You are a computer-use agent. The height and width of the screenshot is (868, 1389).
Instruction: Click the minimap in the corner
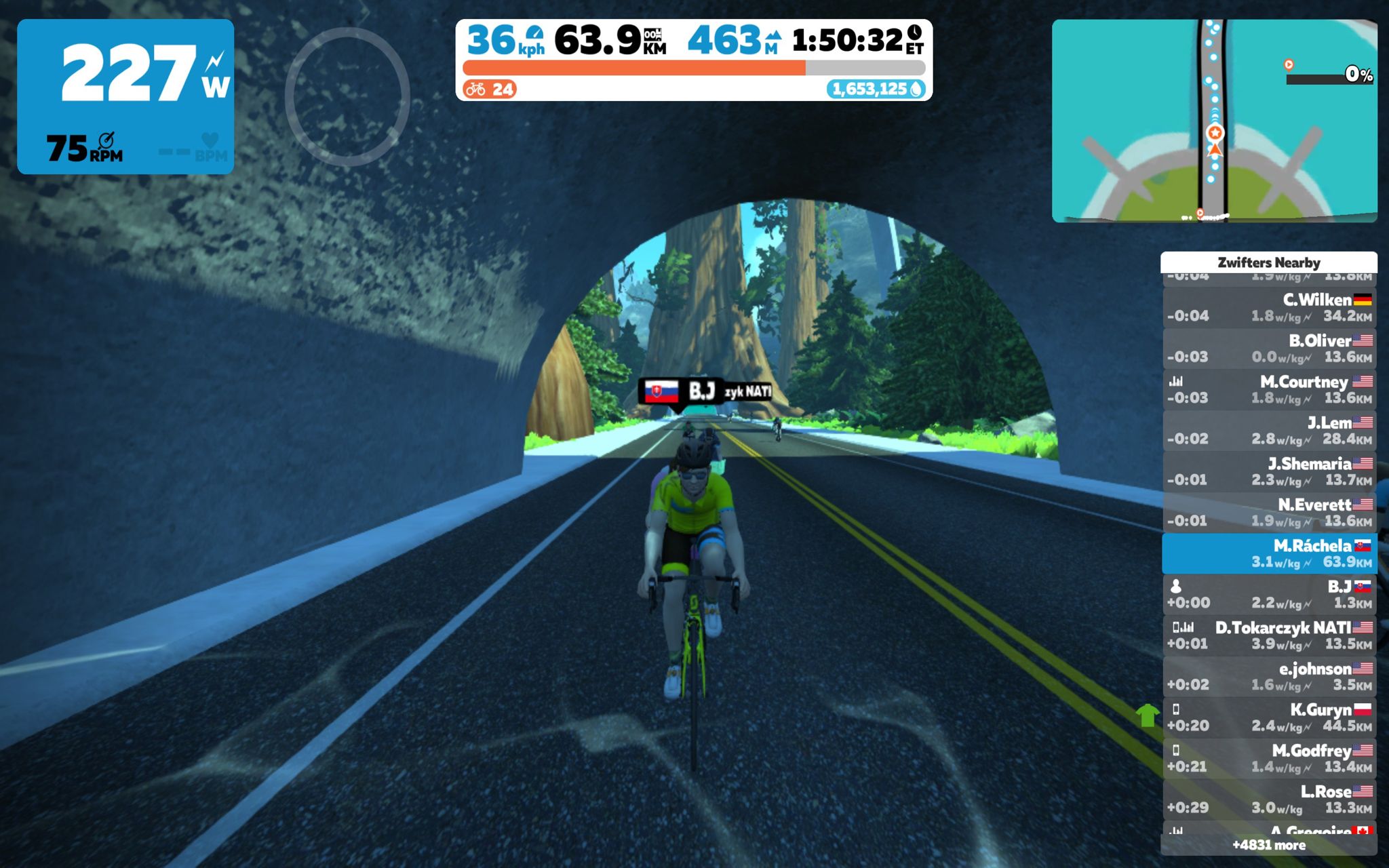coord(1214,121)
